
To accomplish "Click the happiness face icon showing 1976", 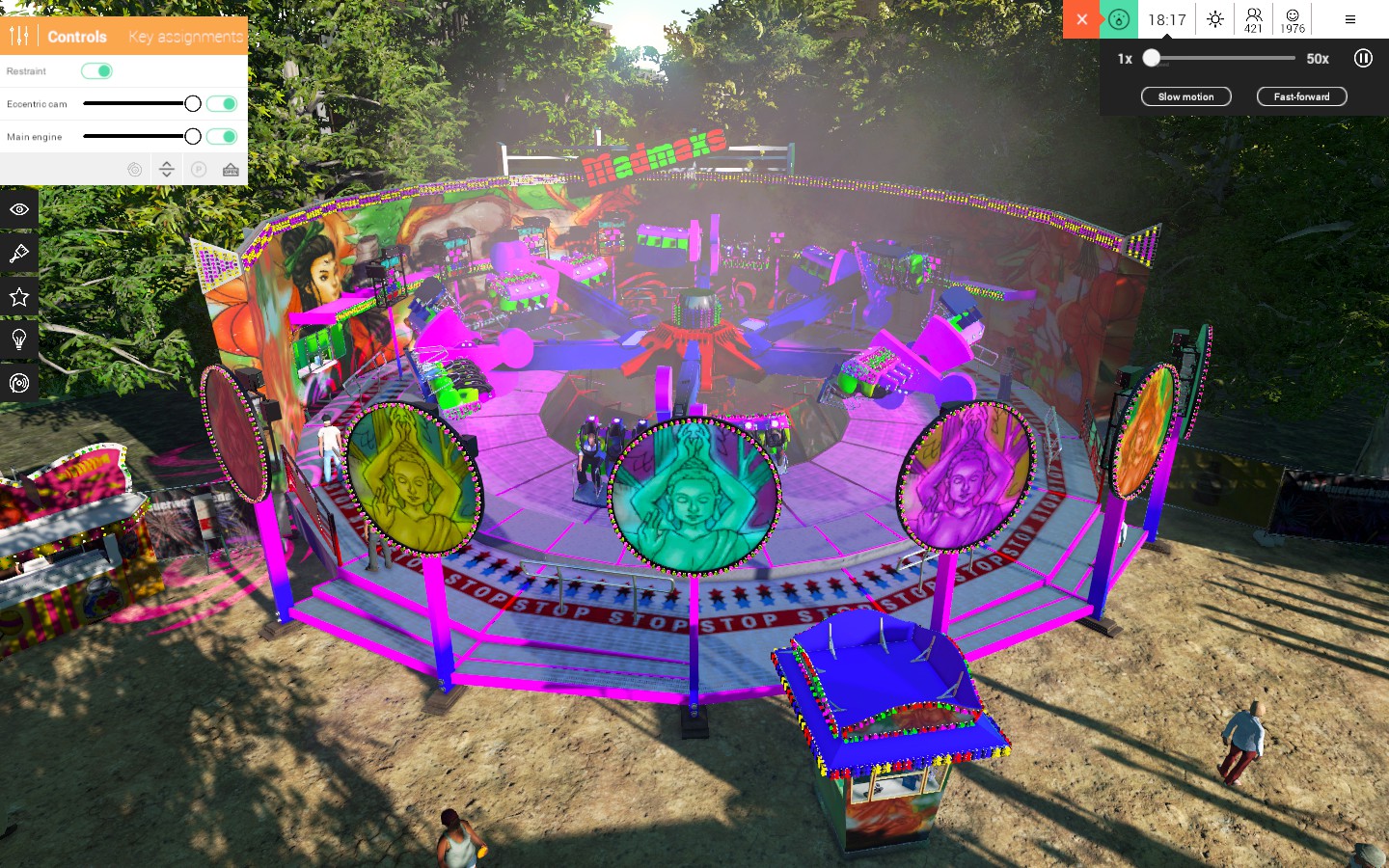I will [x=1291, y=18].
